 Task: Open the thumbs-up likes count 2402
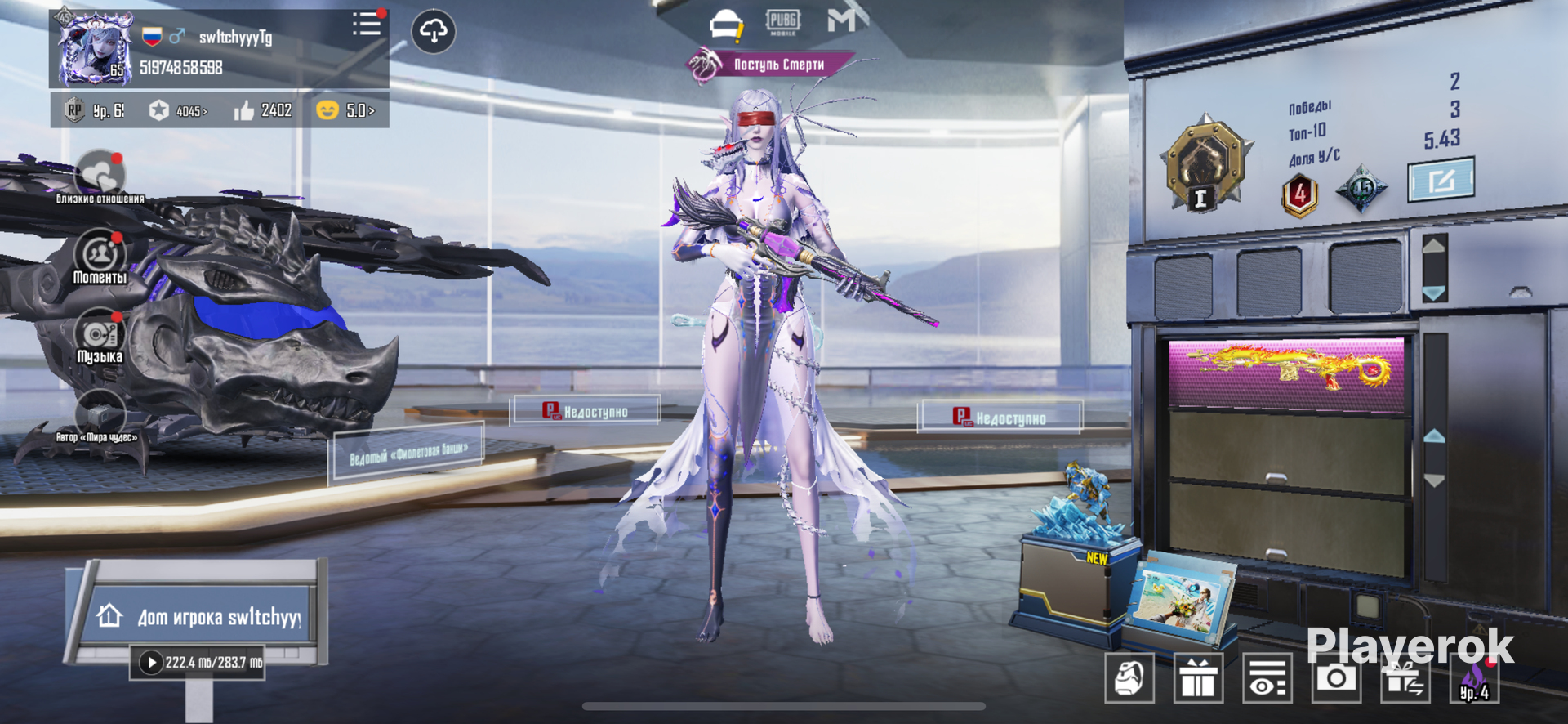tap(263, 110)
